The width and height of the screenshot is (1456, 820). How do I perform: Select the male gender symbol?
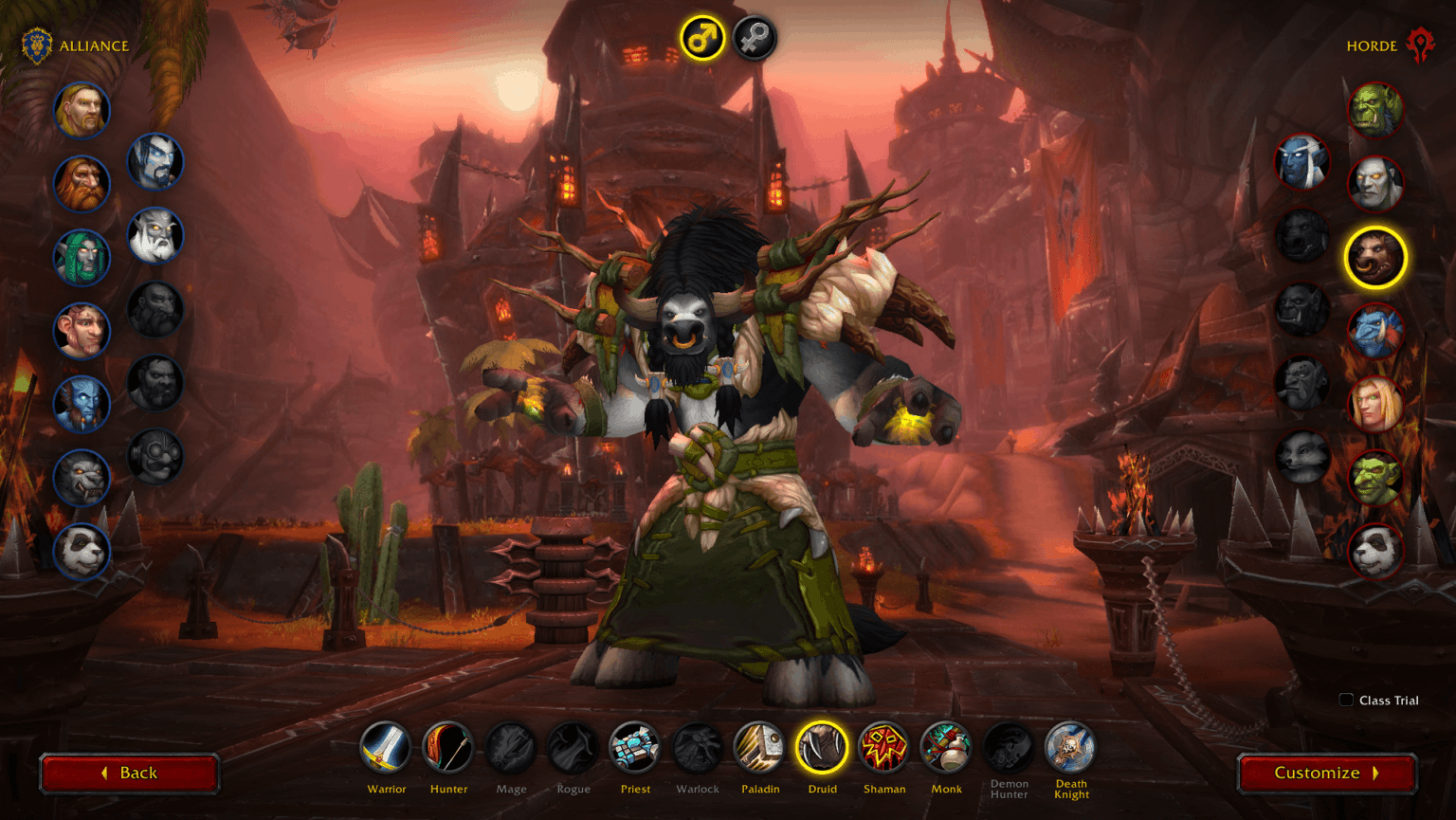pyautogui.click(x=701, y=39)
